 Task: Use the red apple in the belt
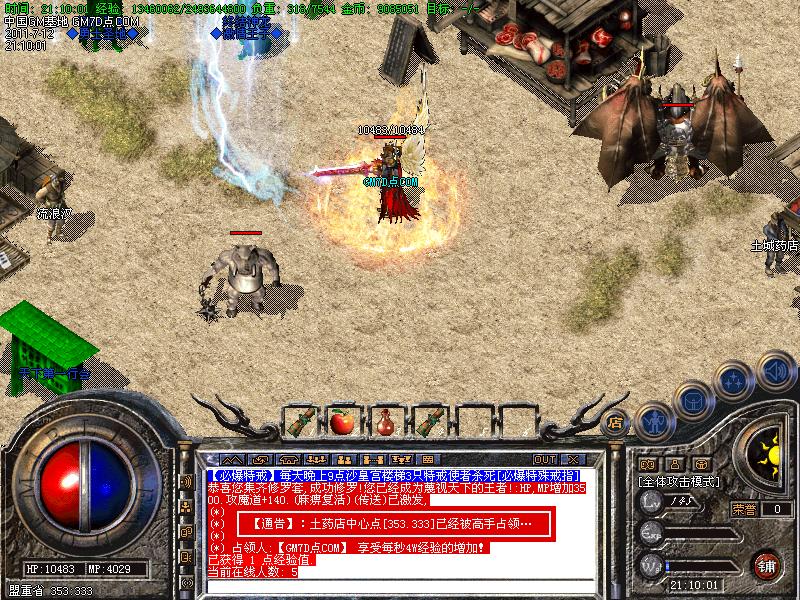point(342,421)
